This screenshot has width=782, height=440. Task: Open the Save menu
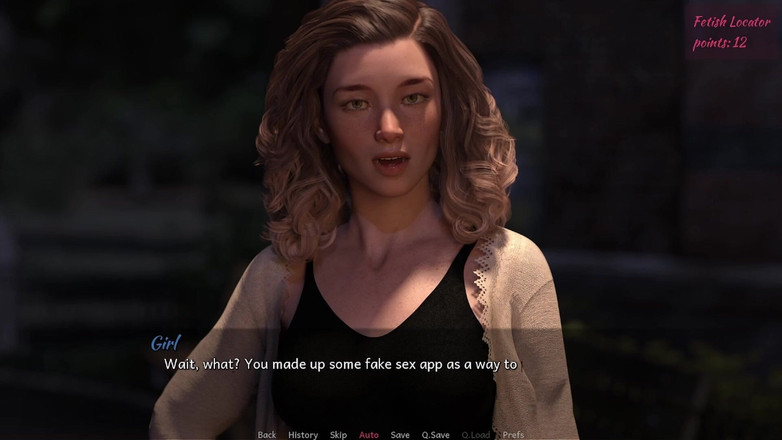click(400, 435)
